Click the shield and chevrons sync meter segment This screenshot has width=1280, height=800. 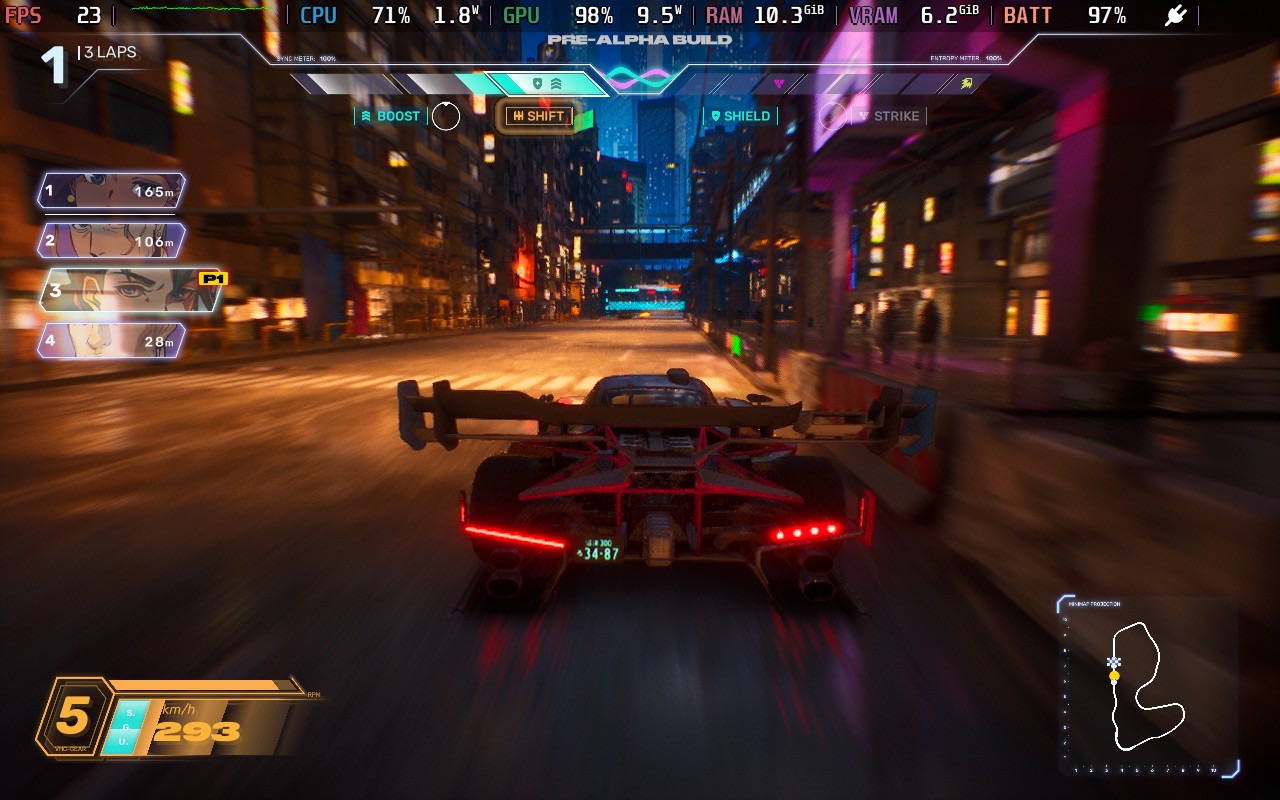pos(546,84)
